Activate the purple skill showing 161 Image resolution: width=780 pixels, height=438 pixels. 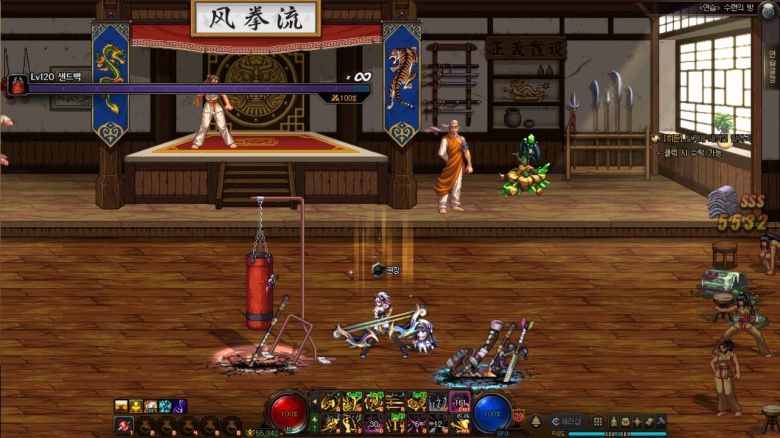click(x=459, y=404)
